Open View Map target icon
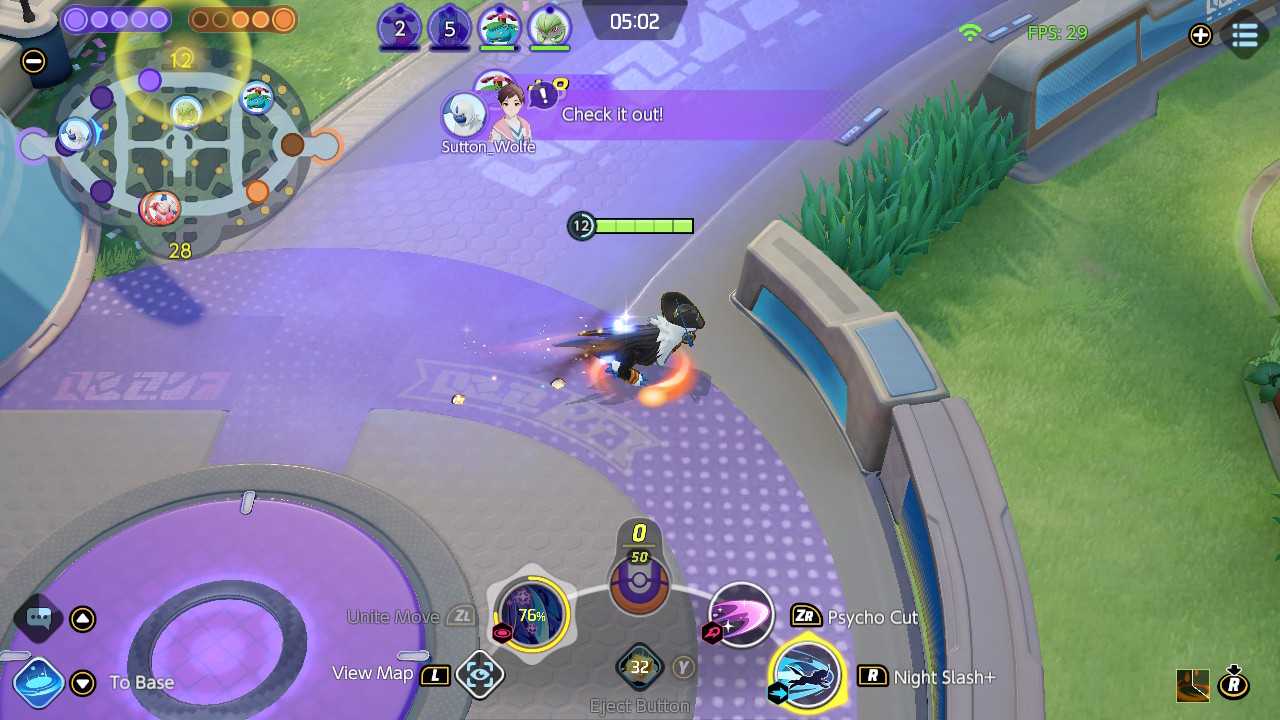 pyautogui.click(x=479, y=675)
